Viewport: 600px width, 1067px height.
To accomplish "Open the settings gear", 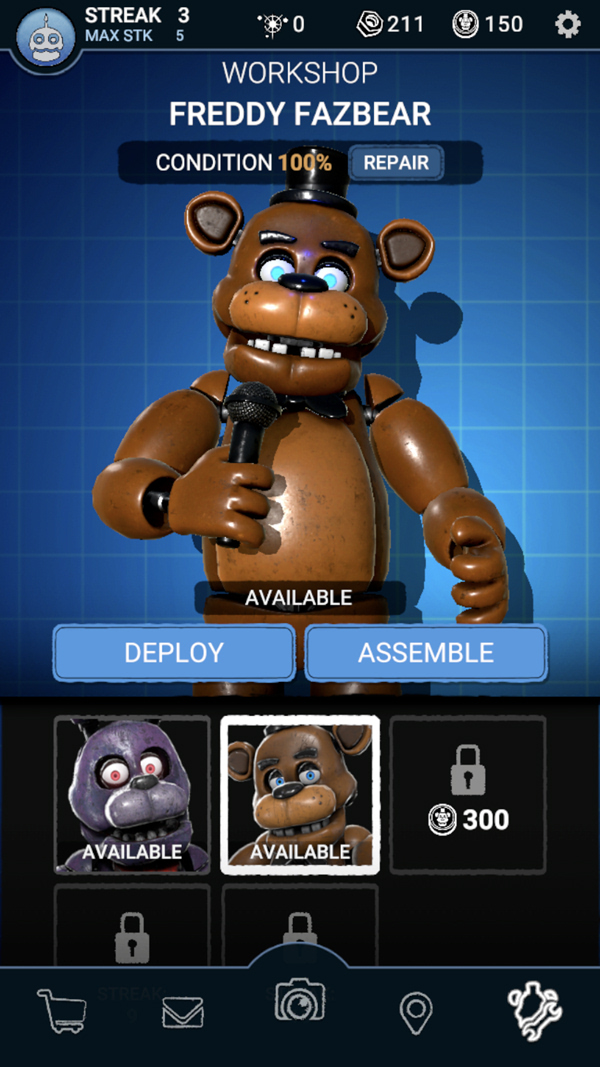I will tap(567, 24).
